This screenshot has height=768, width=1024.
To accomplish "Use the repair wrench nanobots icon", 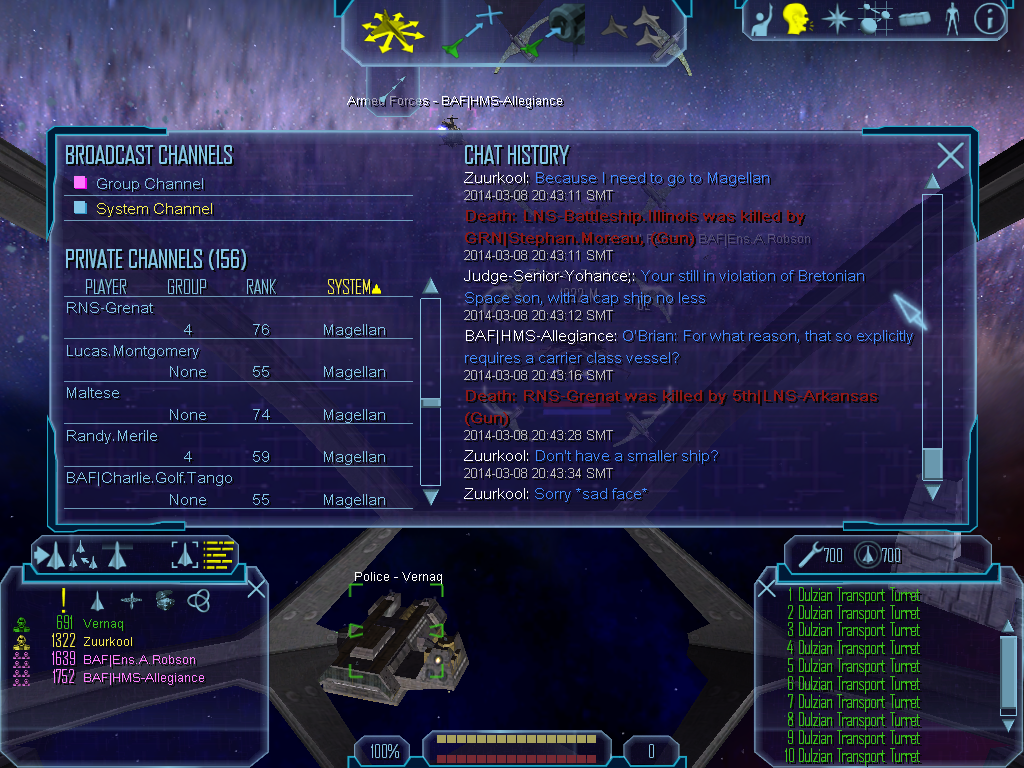I will [x=808, y=553].
